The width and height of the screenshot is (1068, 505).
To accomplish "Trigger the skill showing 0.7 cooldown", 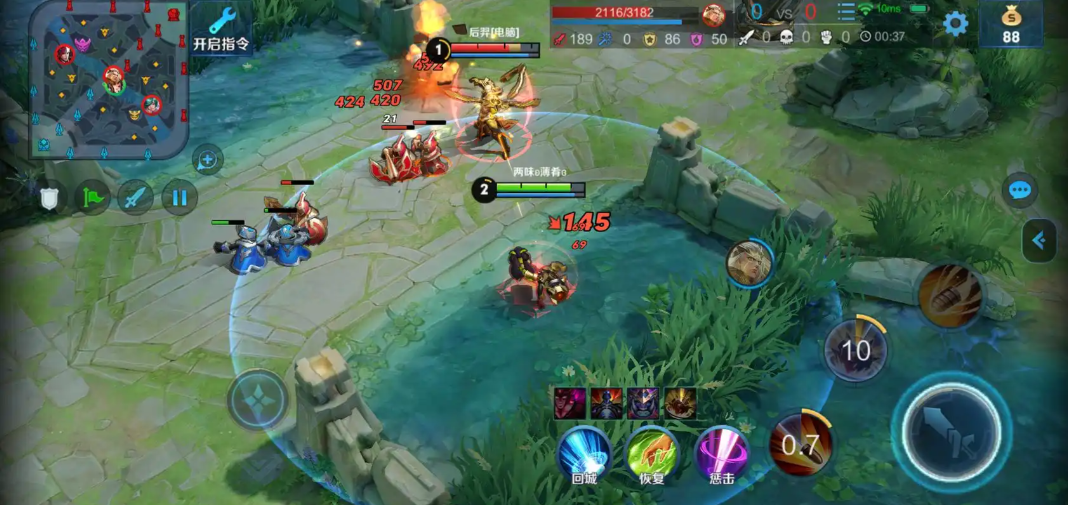I will tap(801, 444).
